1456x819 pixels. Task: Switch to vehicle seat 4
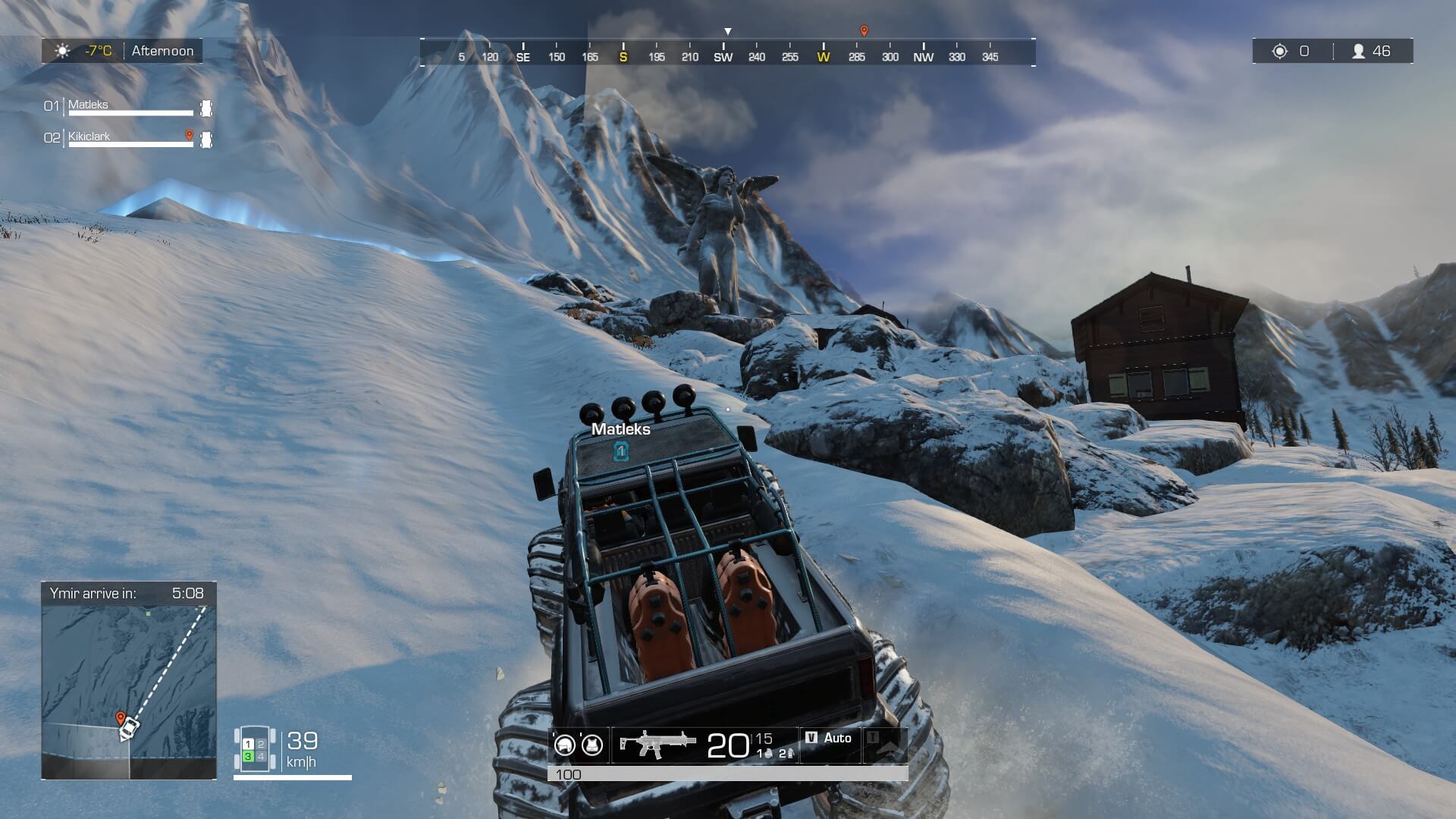(261, 757)
